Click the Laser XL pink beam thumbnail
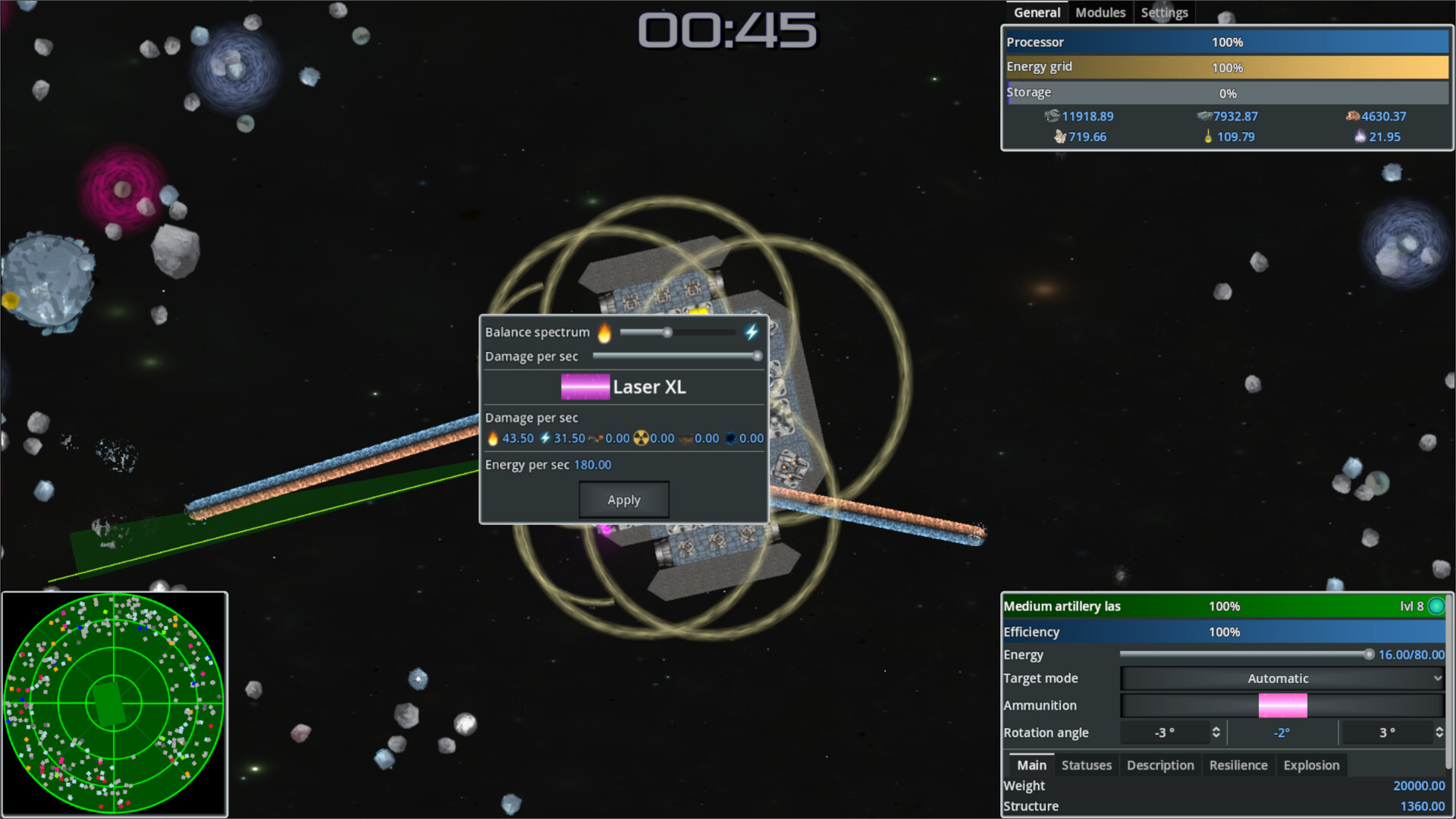Screen dimensions: 1456x819 coord(585,387)
